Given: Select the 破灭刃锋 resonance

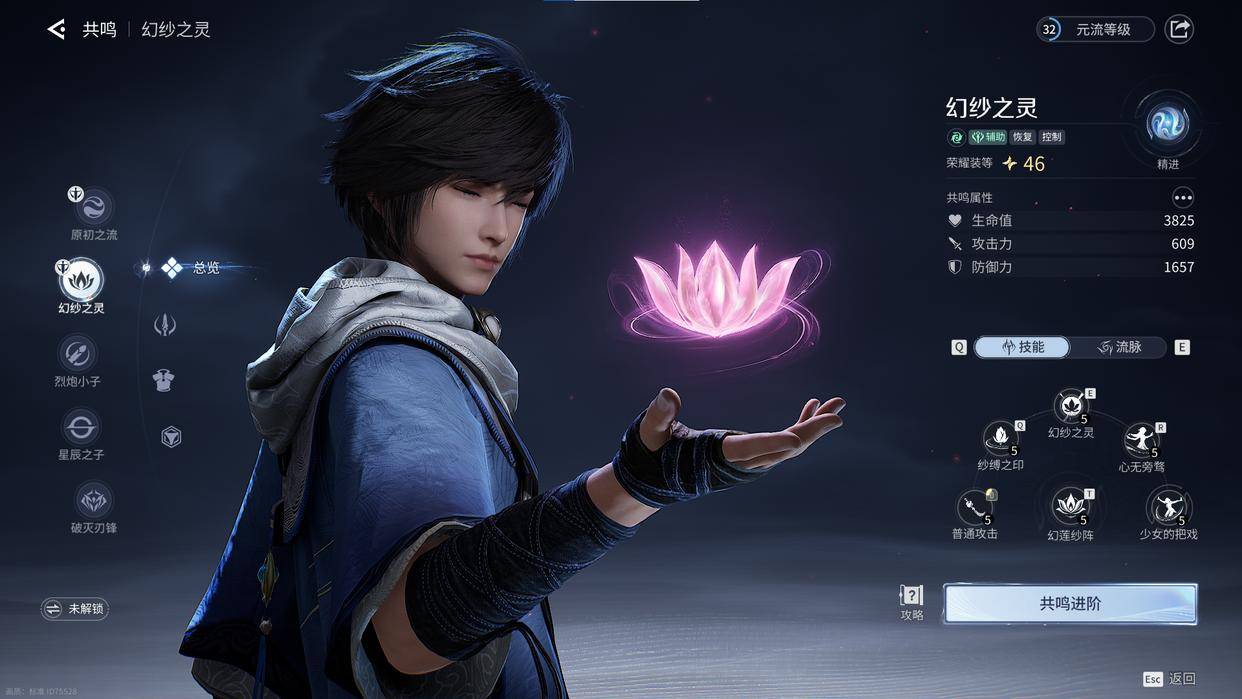Looking at the screenshot, I should click(x=94, y=500).
